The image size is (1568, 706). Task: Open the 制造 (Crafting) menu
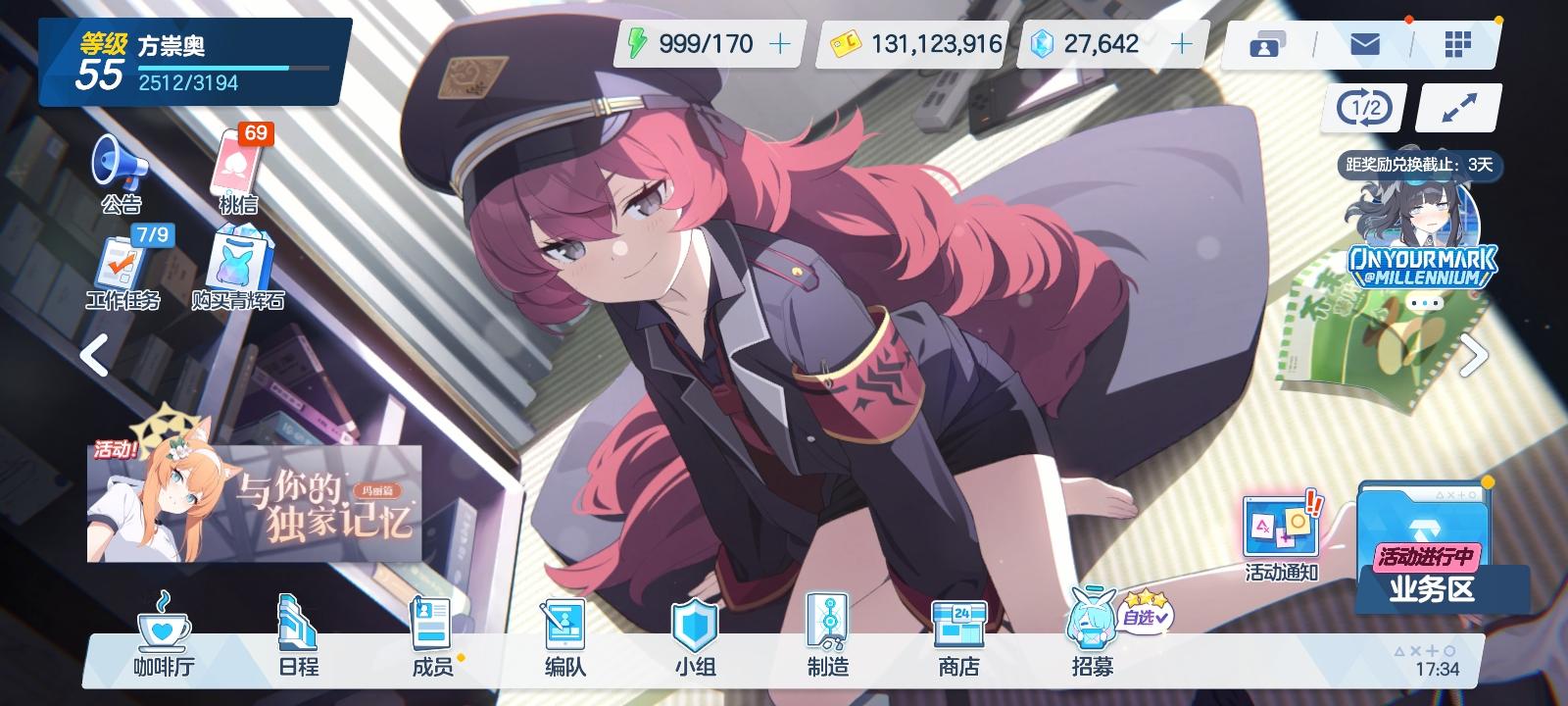pyautogui.click(x=828, y=637)
